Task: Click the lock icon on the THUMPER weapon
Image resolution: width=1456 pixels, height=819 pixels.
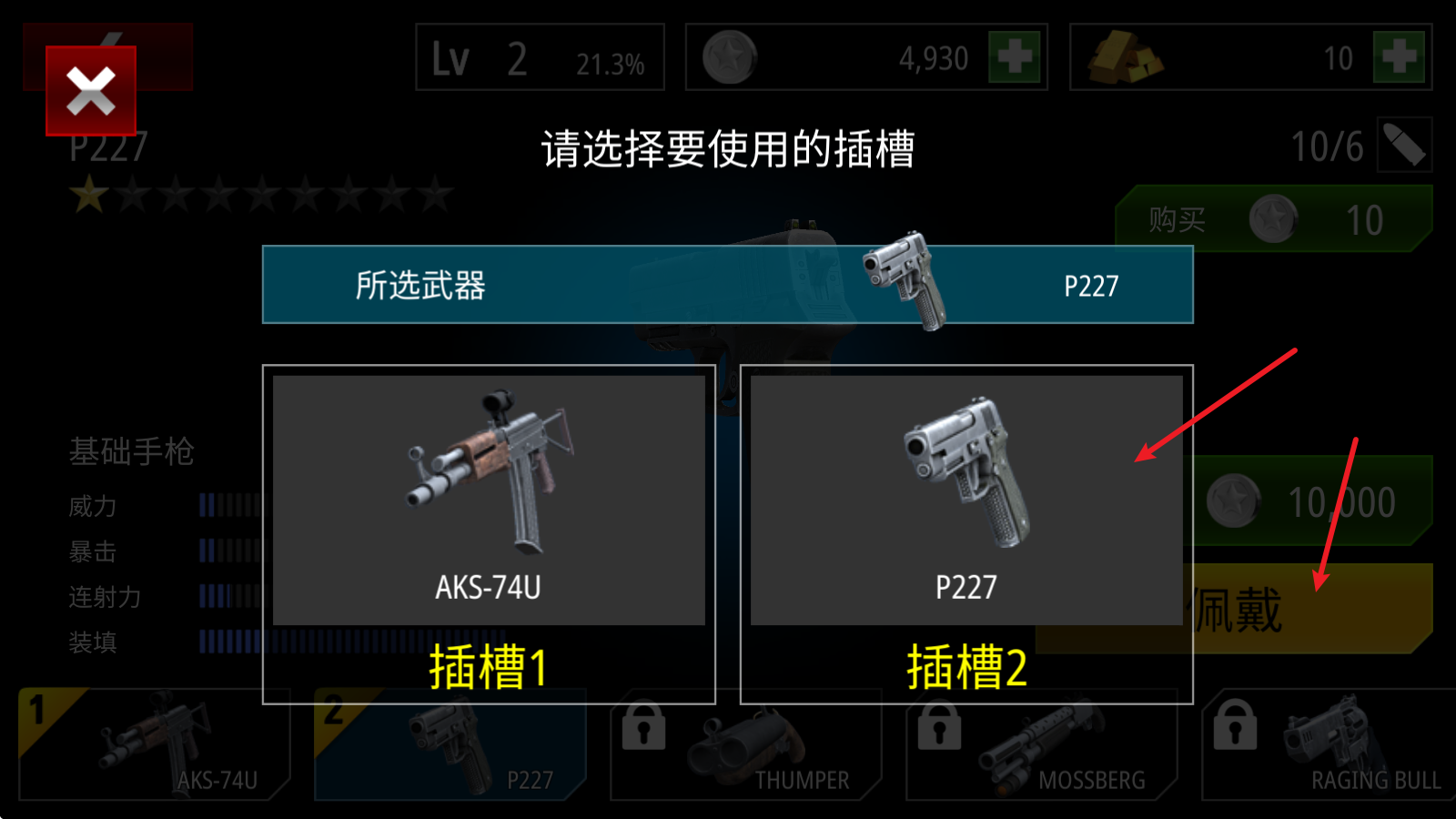Action: click(x=642, y=728)
